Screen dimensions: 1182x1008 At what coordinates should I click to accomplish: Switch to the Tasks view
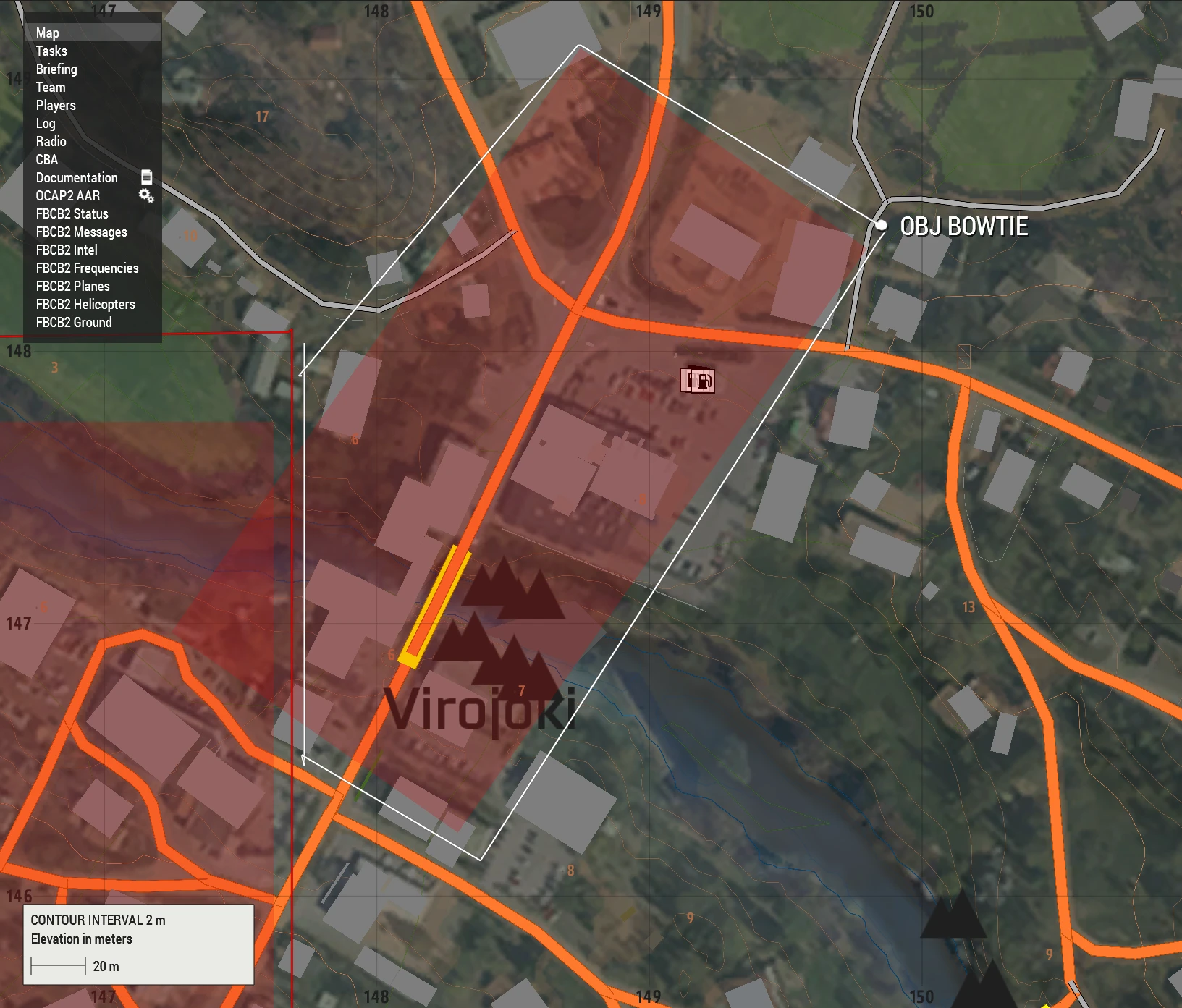(x=51, y=51)
